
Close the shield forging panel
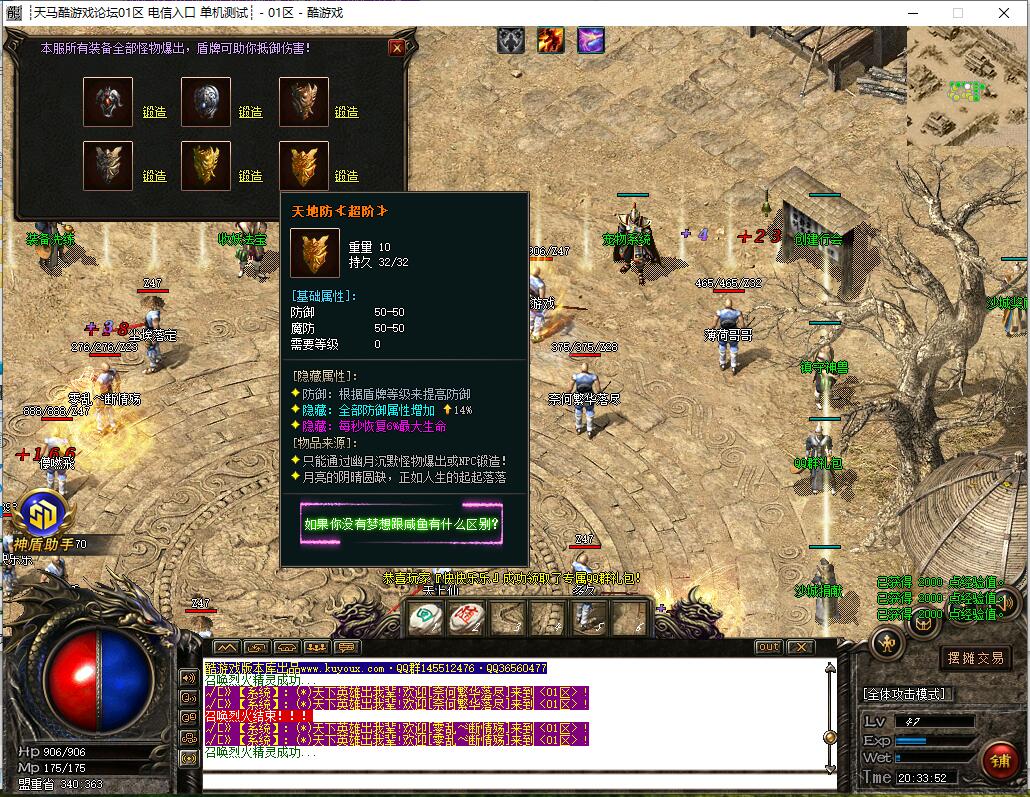coord(397,47)
